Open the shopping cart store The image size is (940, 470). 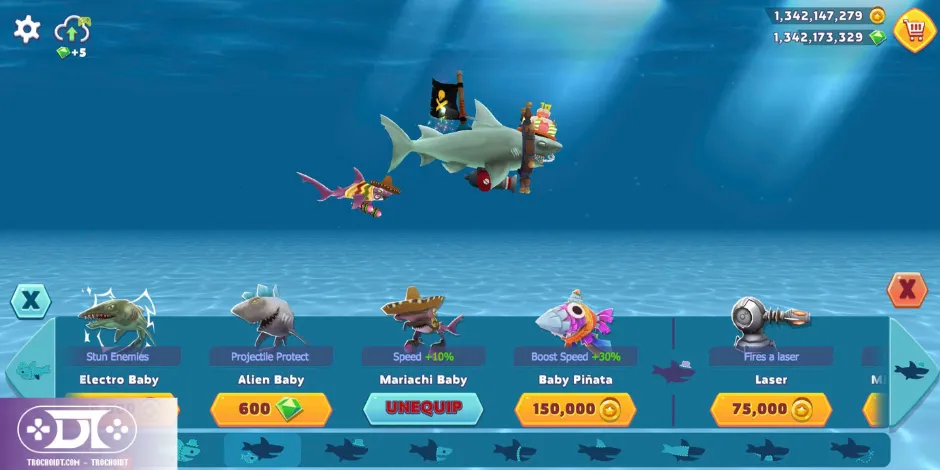pyautogui.click(x=914, y=30)
